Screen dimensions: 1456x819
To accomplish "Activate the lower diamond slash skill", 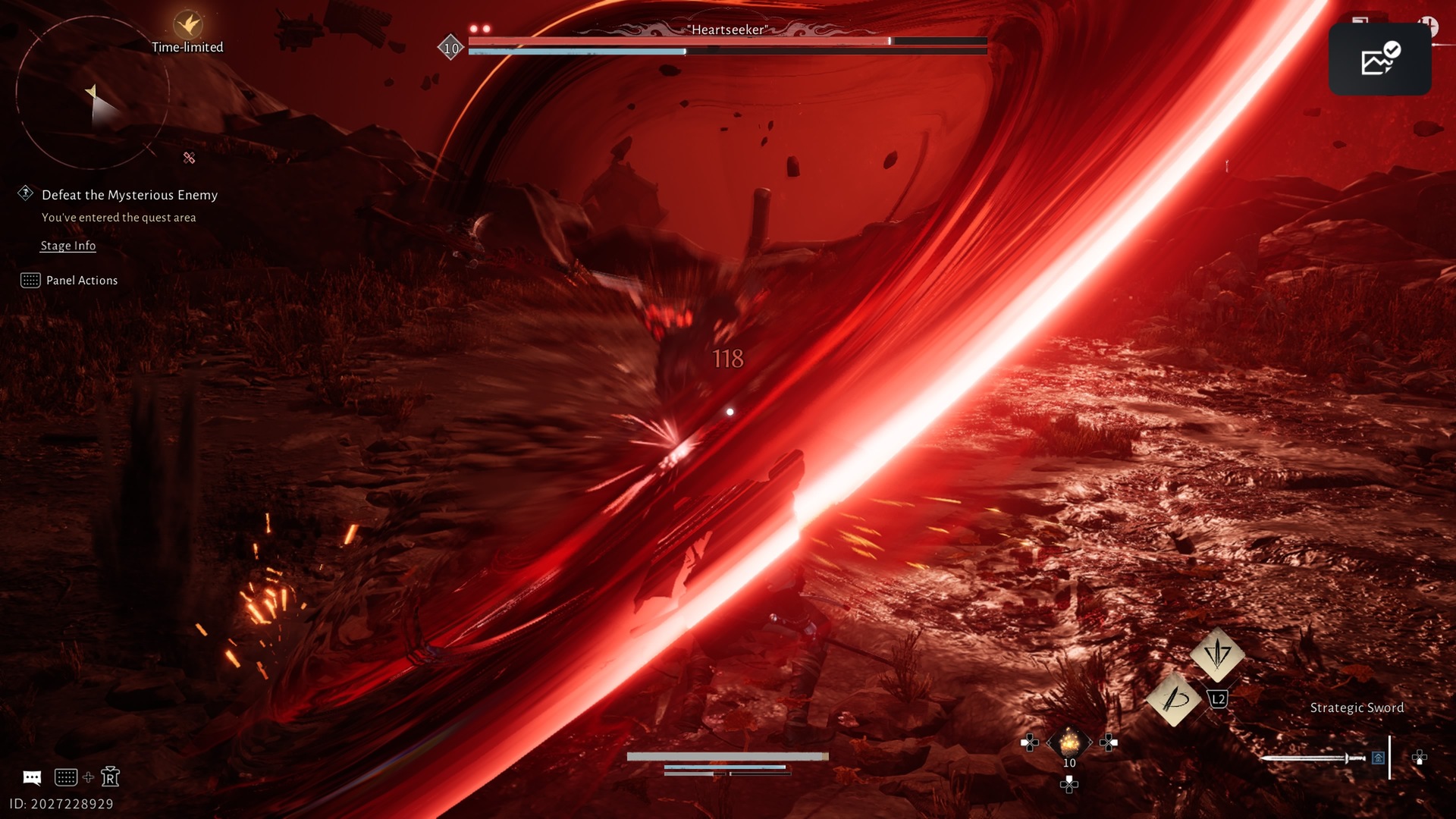I will pyautogui.click(x=1174, y=698).
